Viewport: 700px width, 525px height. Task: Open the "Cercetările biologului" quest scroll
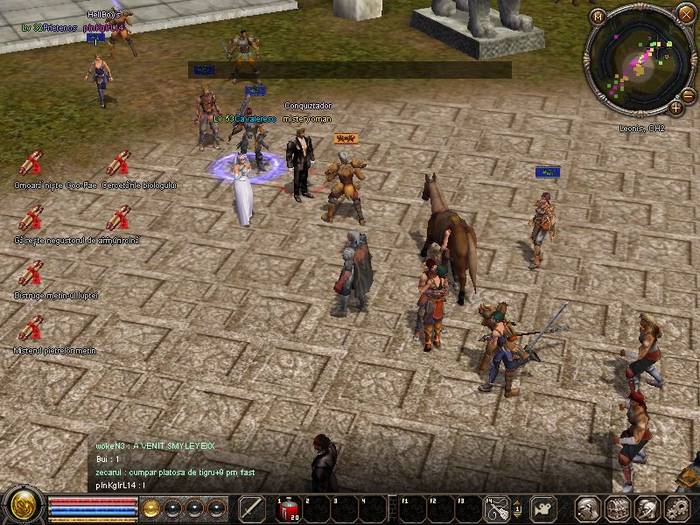click(x=118, y=163)
